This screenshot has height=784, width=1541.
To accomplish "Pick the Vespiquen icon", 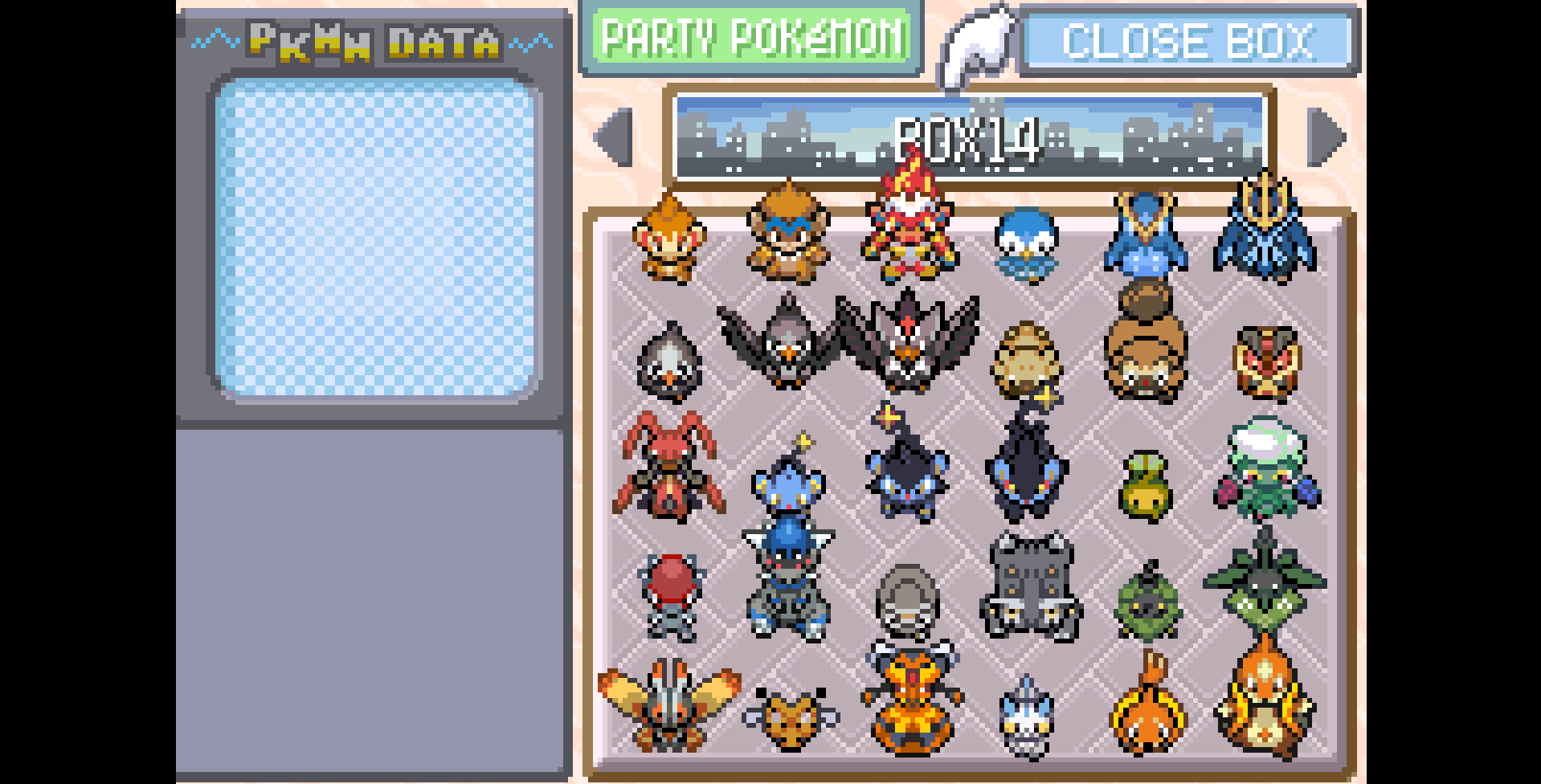I will pyautogui.click(x=910, y=699).
